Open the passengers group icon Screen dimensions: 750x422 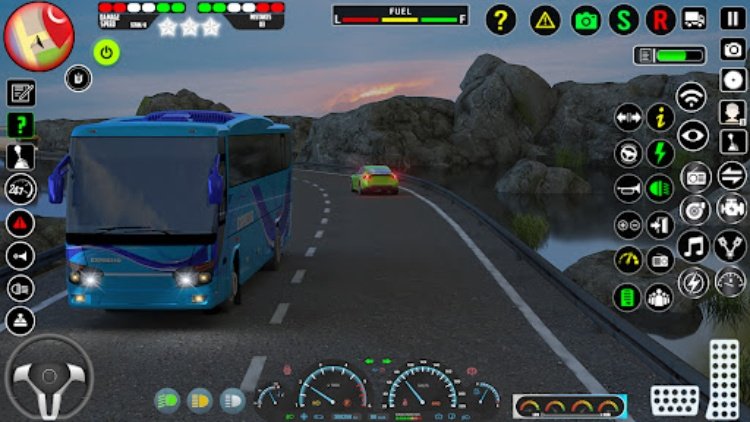coord(660,296)
